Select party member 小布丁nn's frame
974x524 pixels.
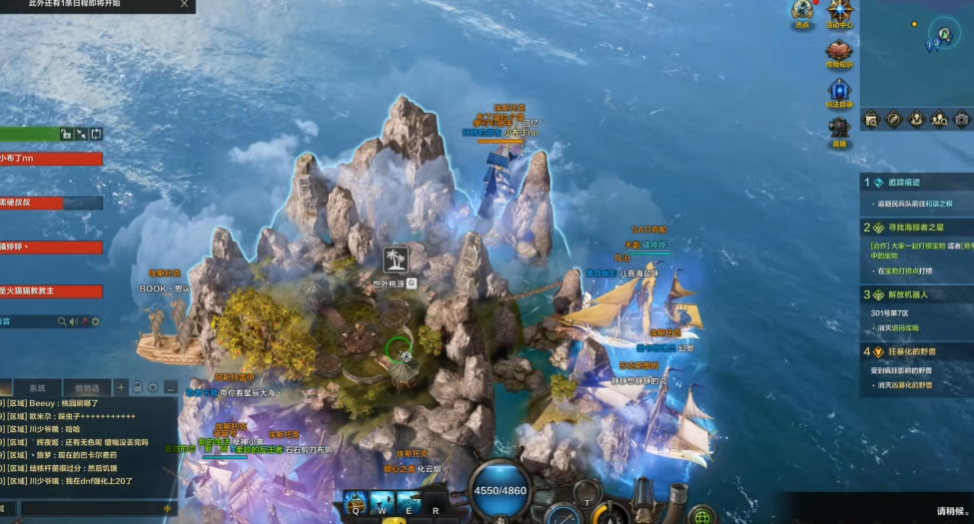pos(51,158)
